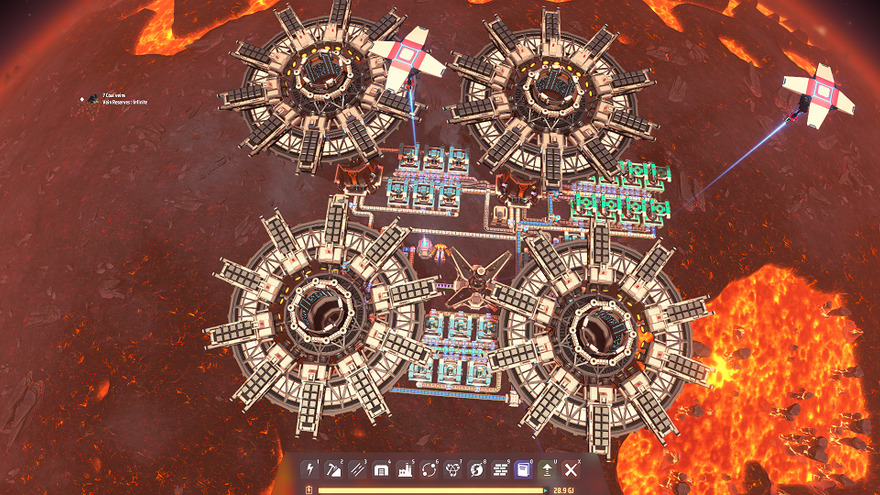Choose the hexagon cluster build category
880x495 pixels.
pos(452,468)
